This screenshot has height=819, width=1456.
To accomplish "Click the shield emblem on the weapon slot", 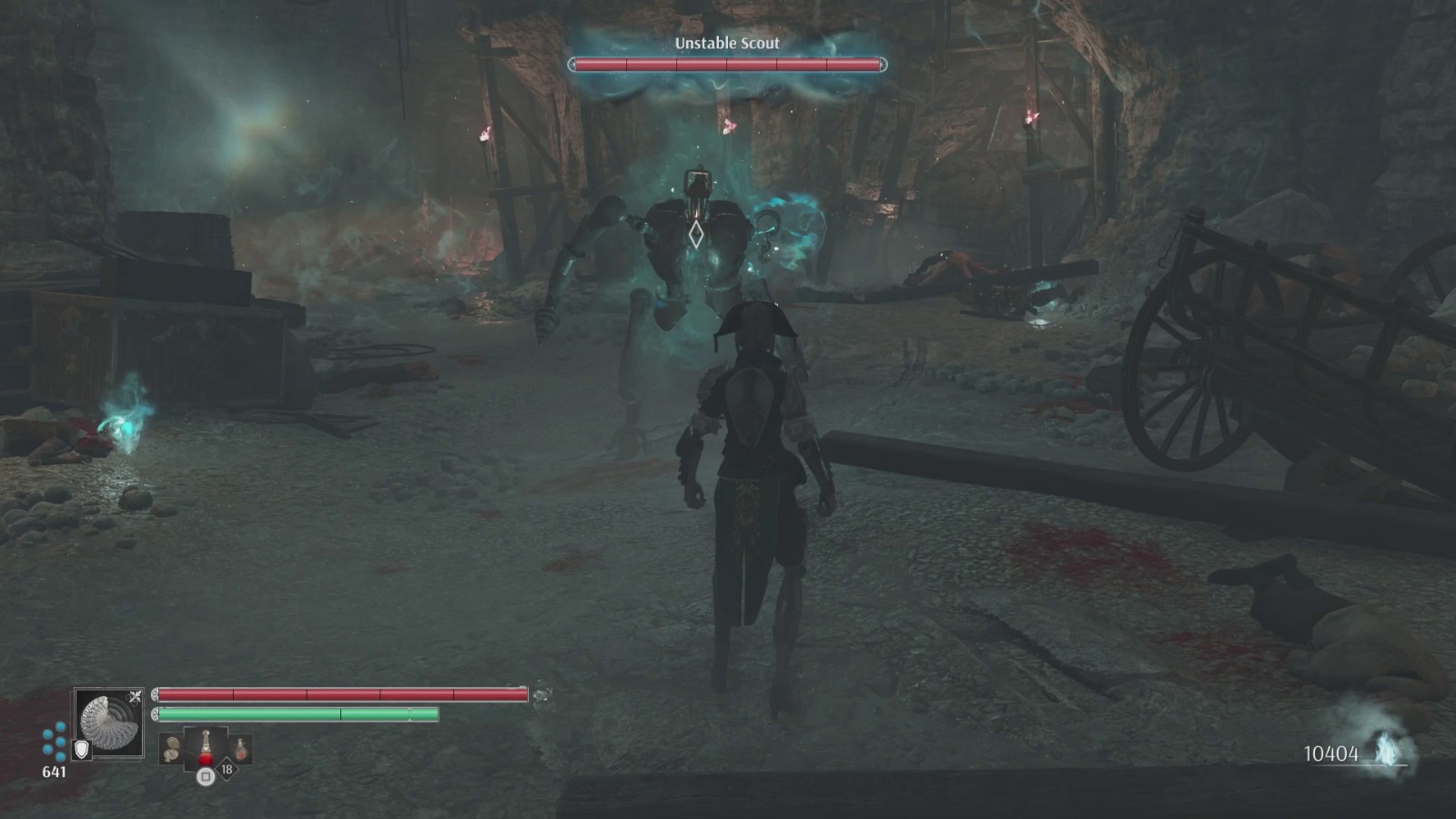I will pos(82,749).
